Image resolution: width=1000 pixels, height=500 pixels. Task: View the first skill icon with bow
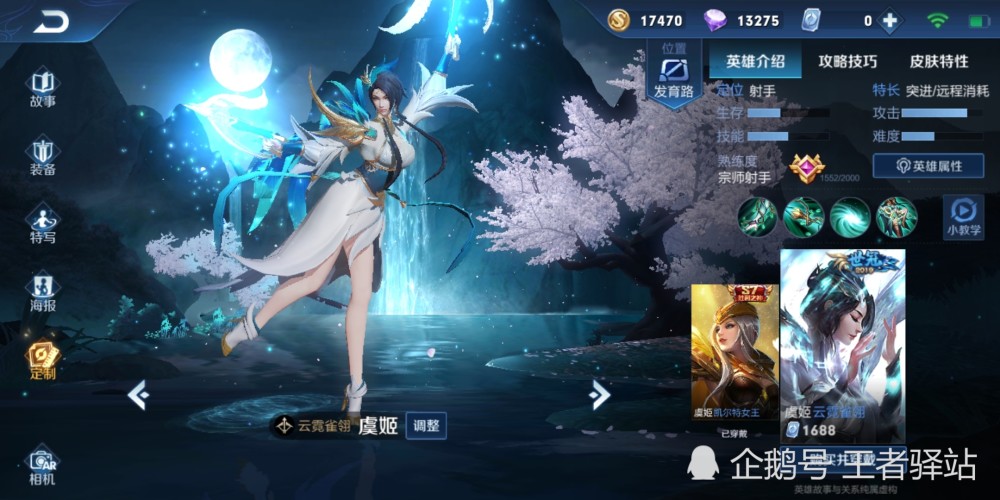click(x=758, y=216)
